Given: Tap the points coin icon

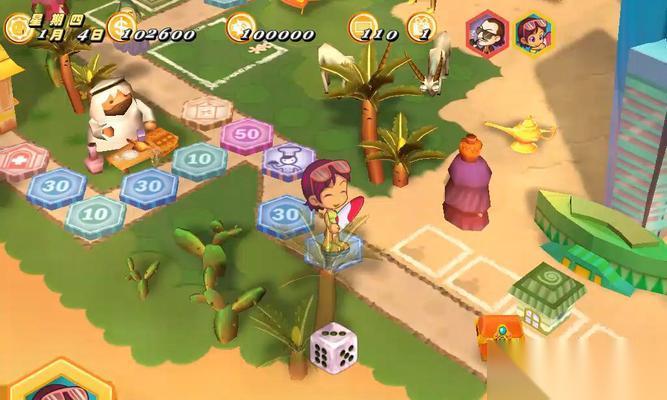Looking at the screenshot, I should (x=363, y=27).
